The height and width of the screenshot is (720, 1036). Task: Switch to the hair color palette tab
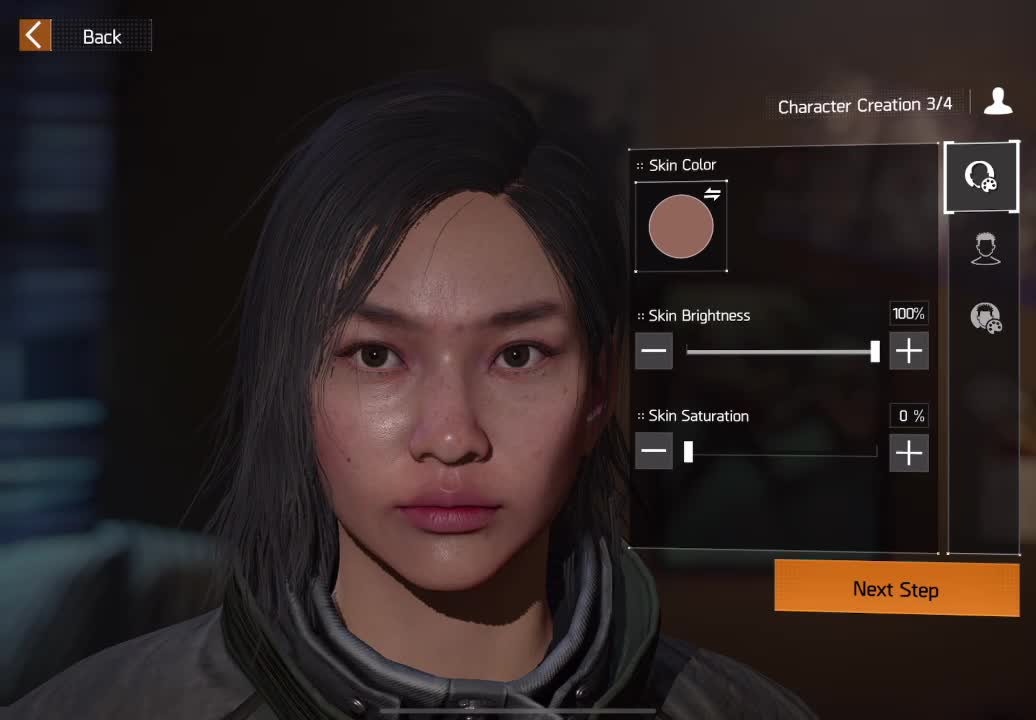tap(986, 317)
